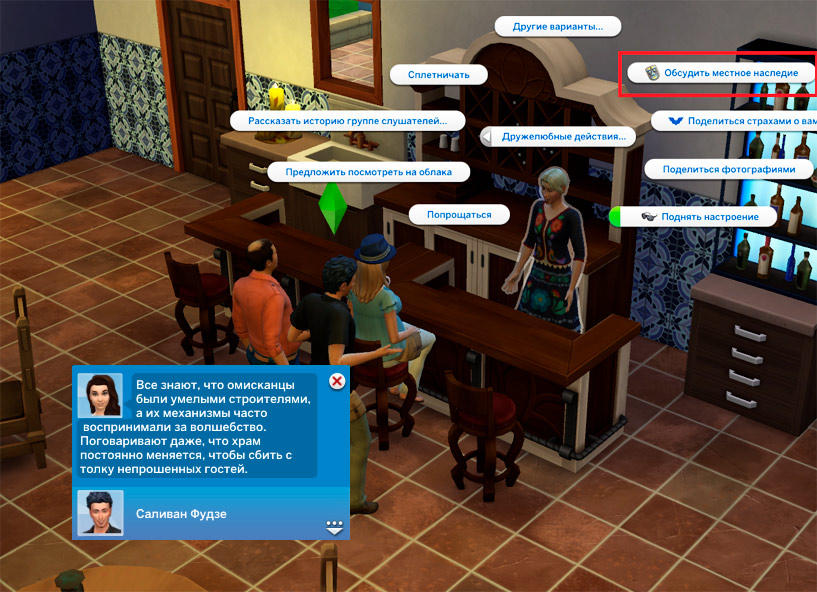Viewport: 817px width, 592px height.
Task: Click the female Sim portrait in notification
Action: click(x=100, y=395)
